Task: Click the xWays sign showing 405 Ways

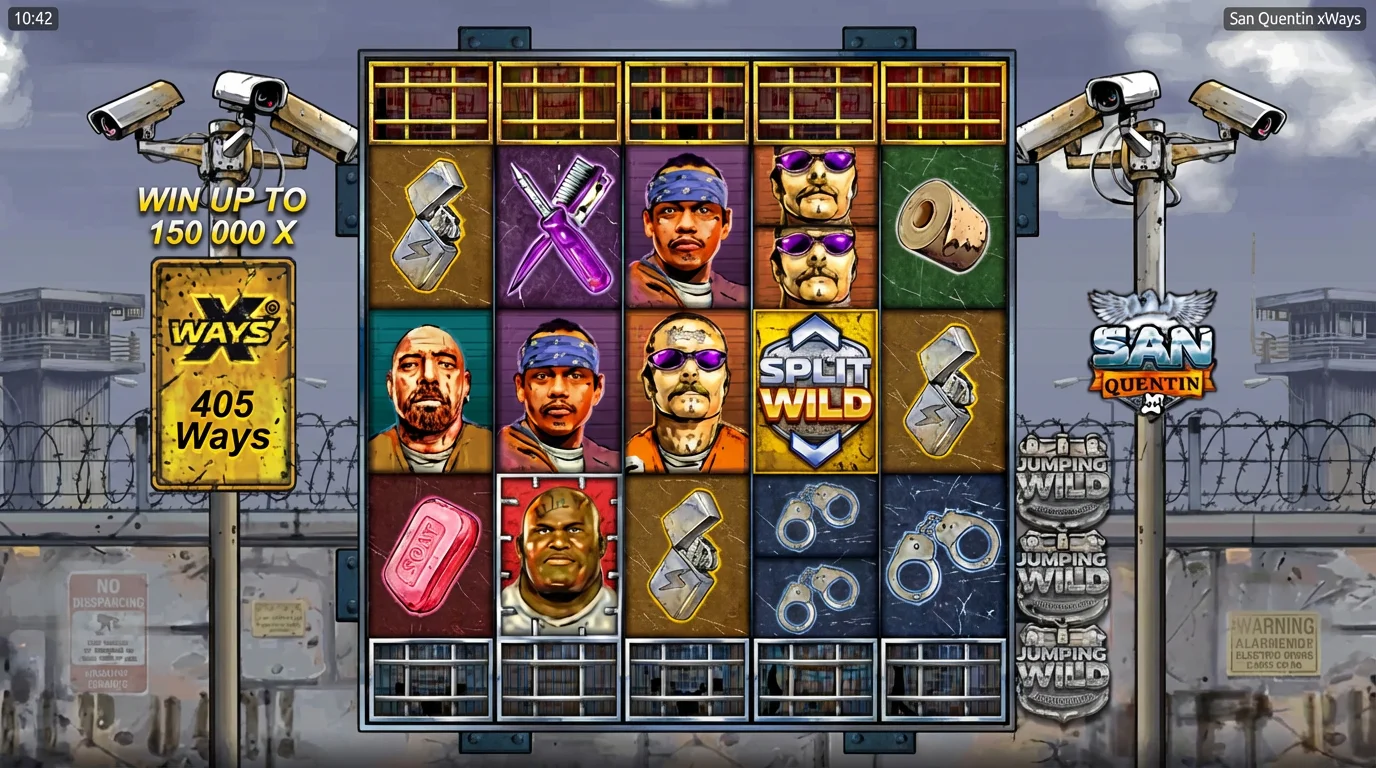Action: pos(222,372)
